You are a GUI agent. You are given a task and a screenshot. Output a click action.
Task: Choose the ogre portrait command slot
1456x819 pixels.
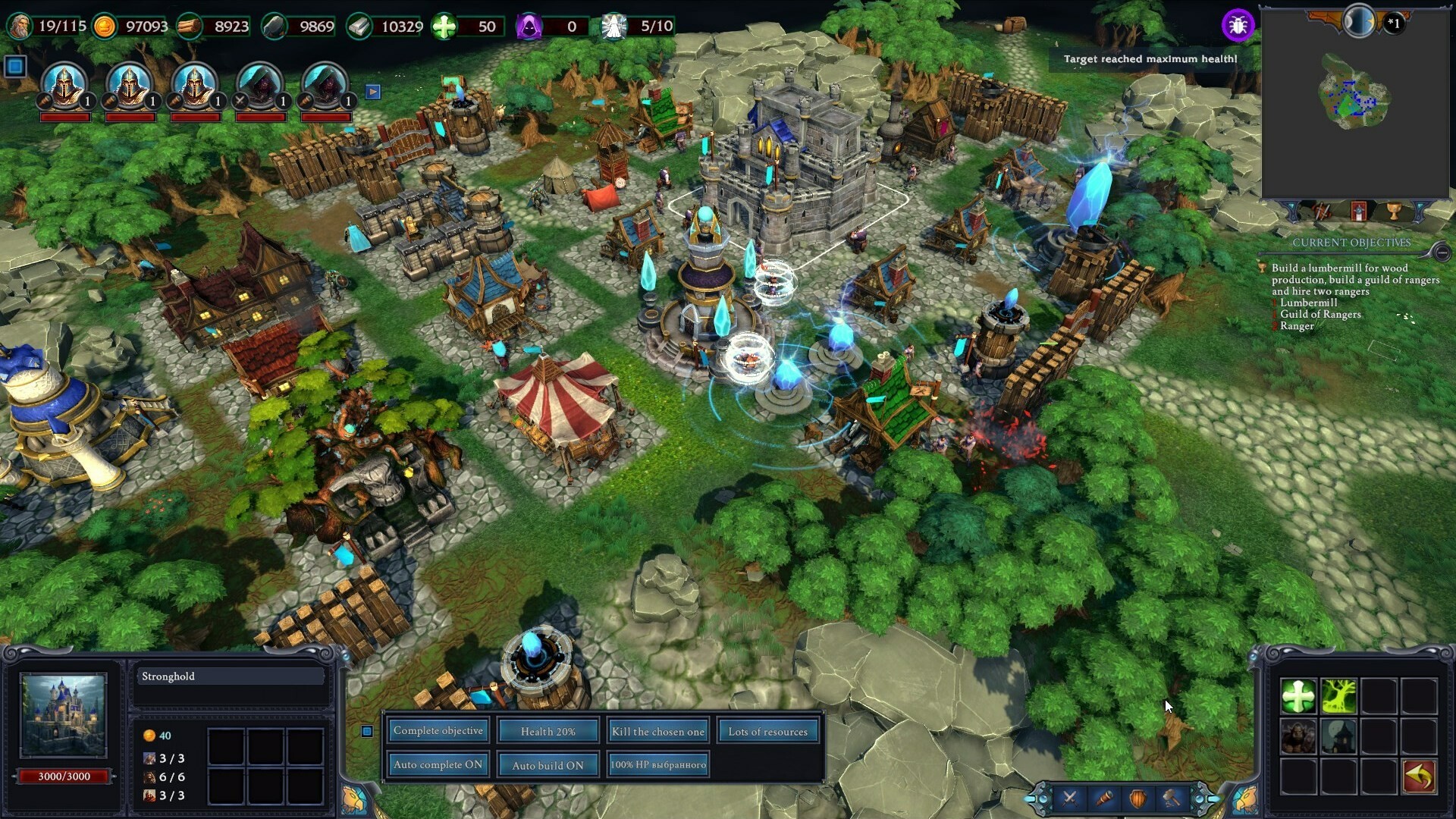coord(1298,736)
